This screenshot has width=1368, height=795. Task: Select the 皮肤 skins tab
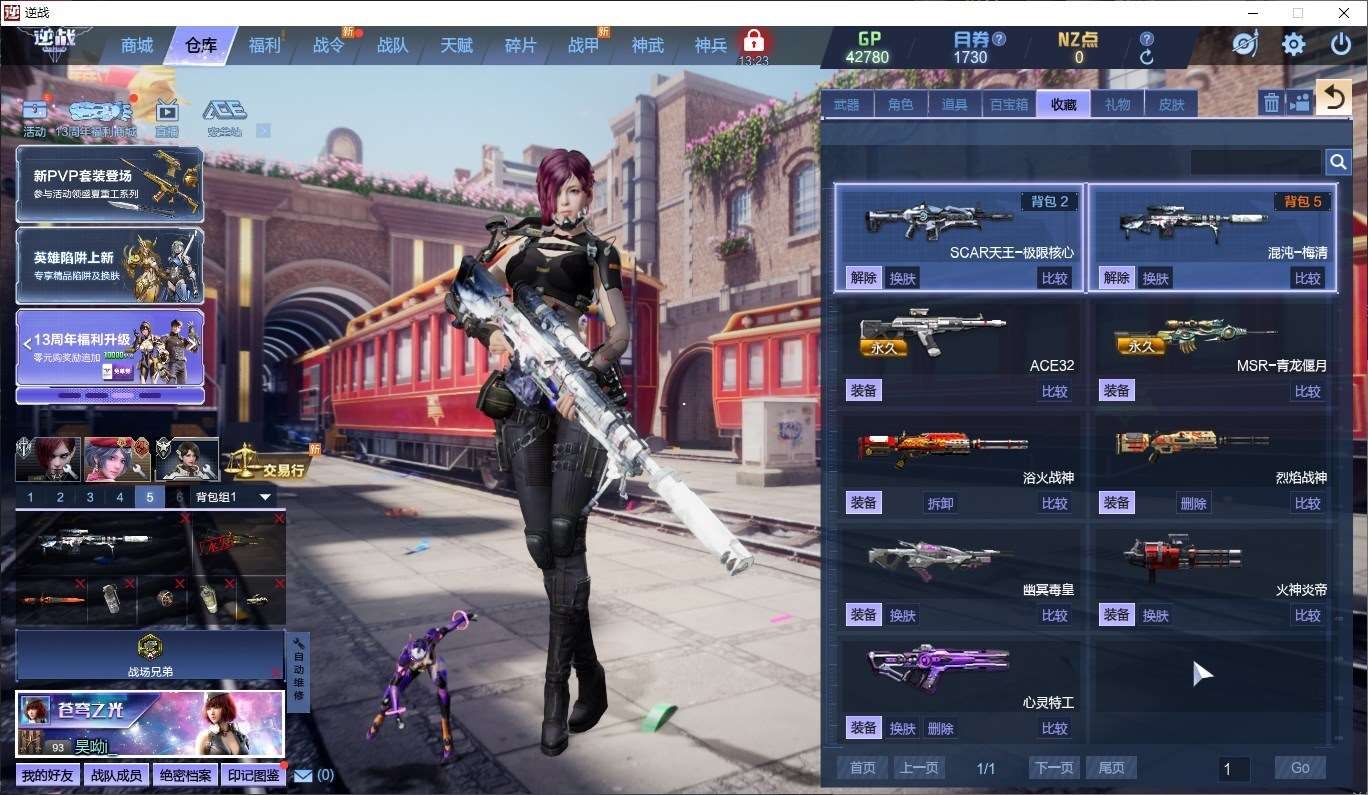1171,104
